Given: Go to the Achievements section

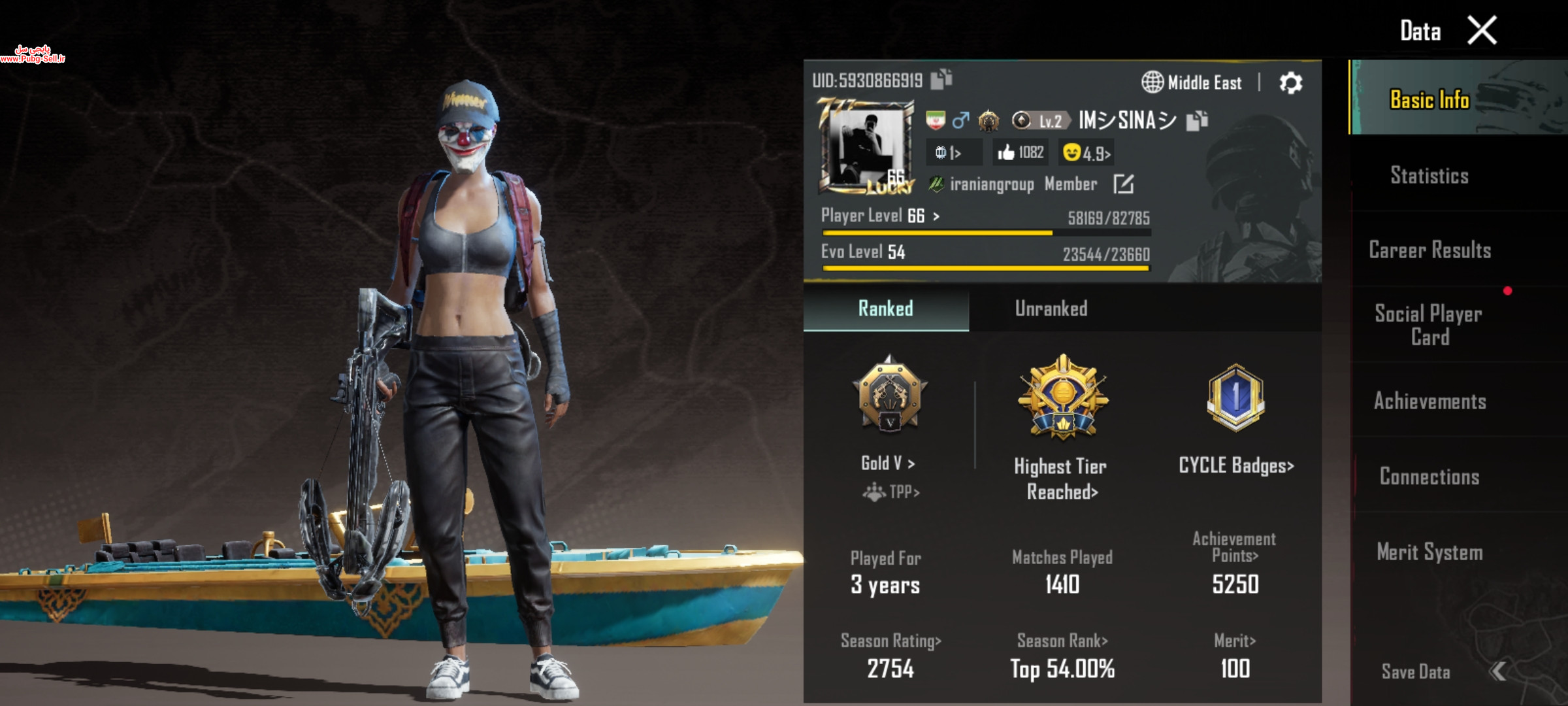Looking at the screenshot, I should [1429, 401].
